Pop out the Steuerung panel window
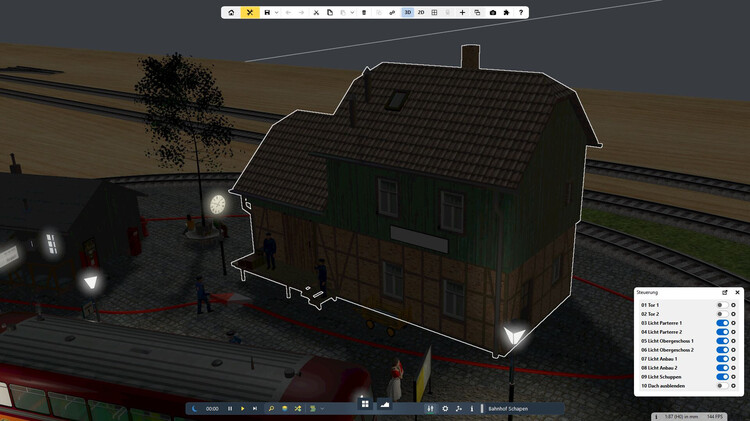Screen dimensions: 750x421 click(725, 292)
